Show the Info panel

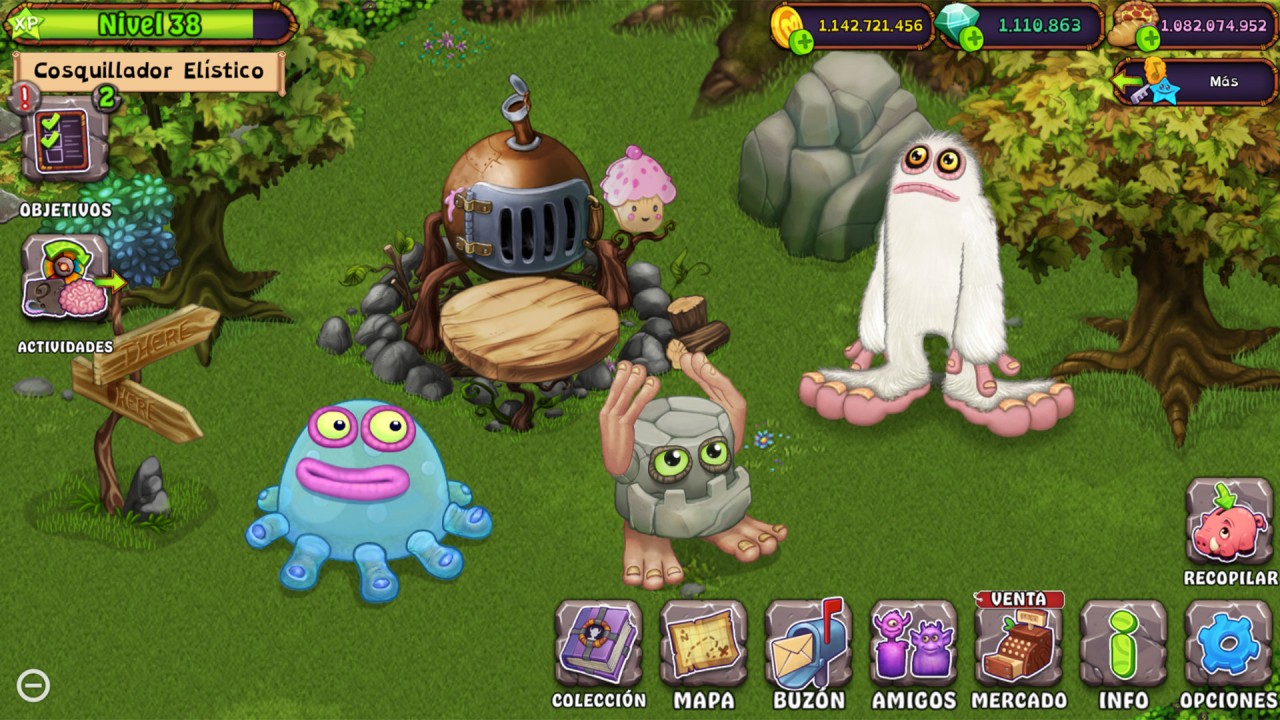[x=1123, y=644]
